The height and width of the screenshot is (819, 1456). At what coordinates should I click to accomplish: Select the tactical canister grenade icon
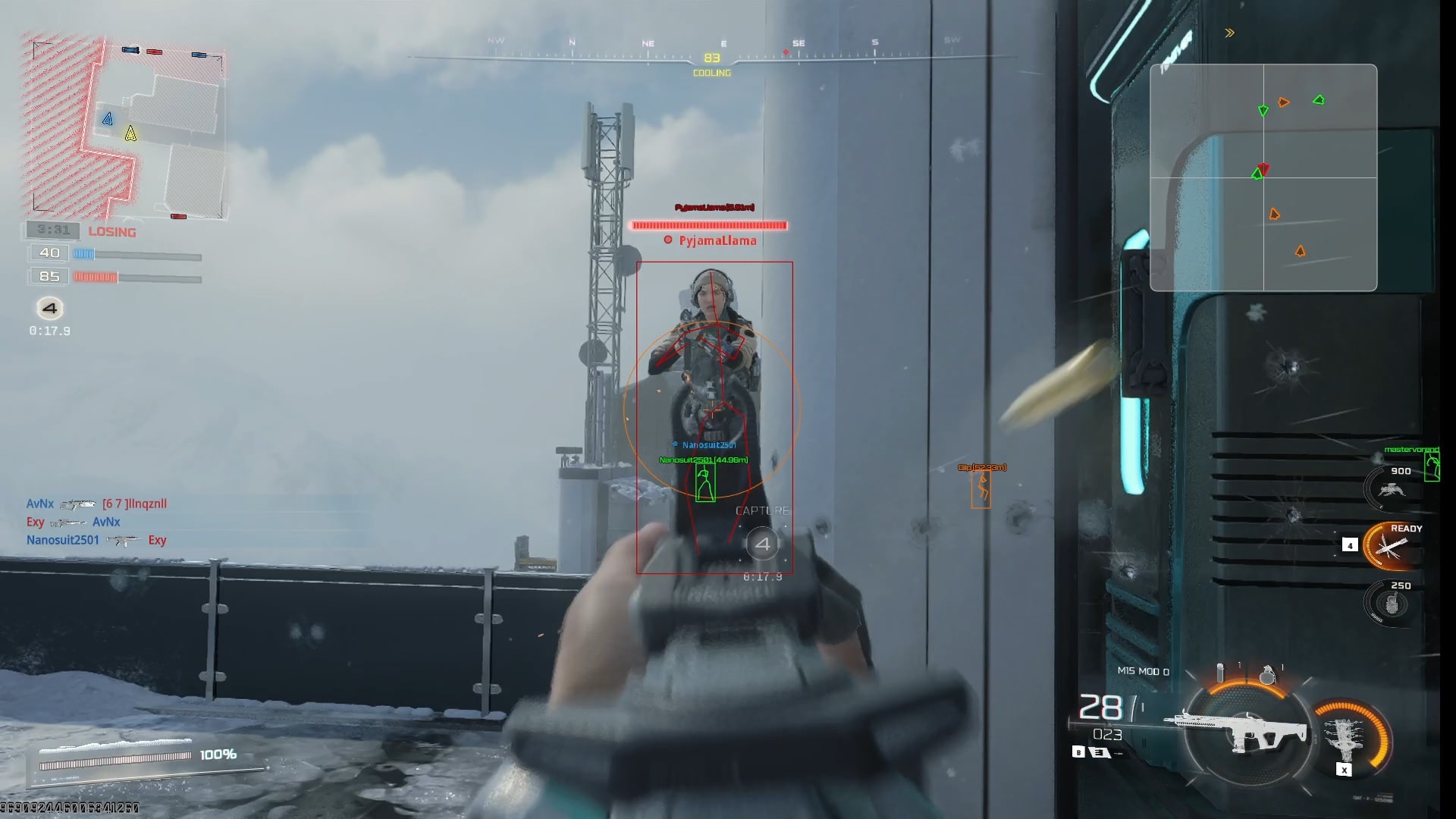[x=1221, y=672]
